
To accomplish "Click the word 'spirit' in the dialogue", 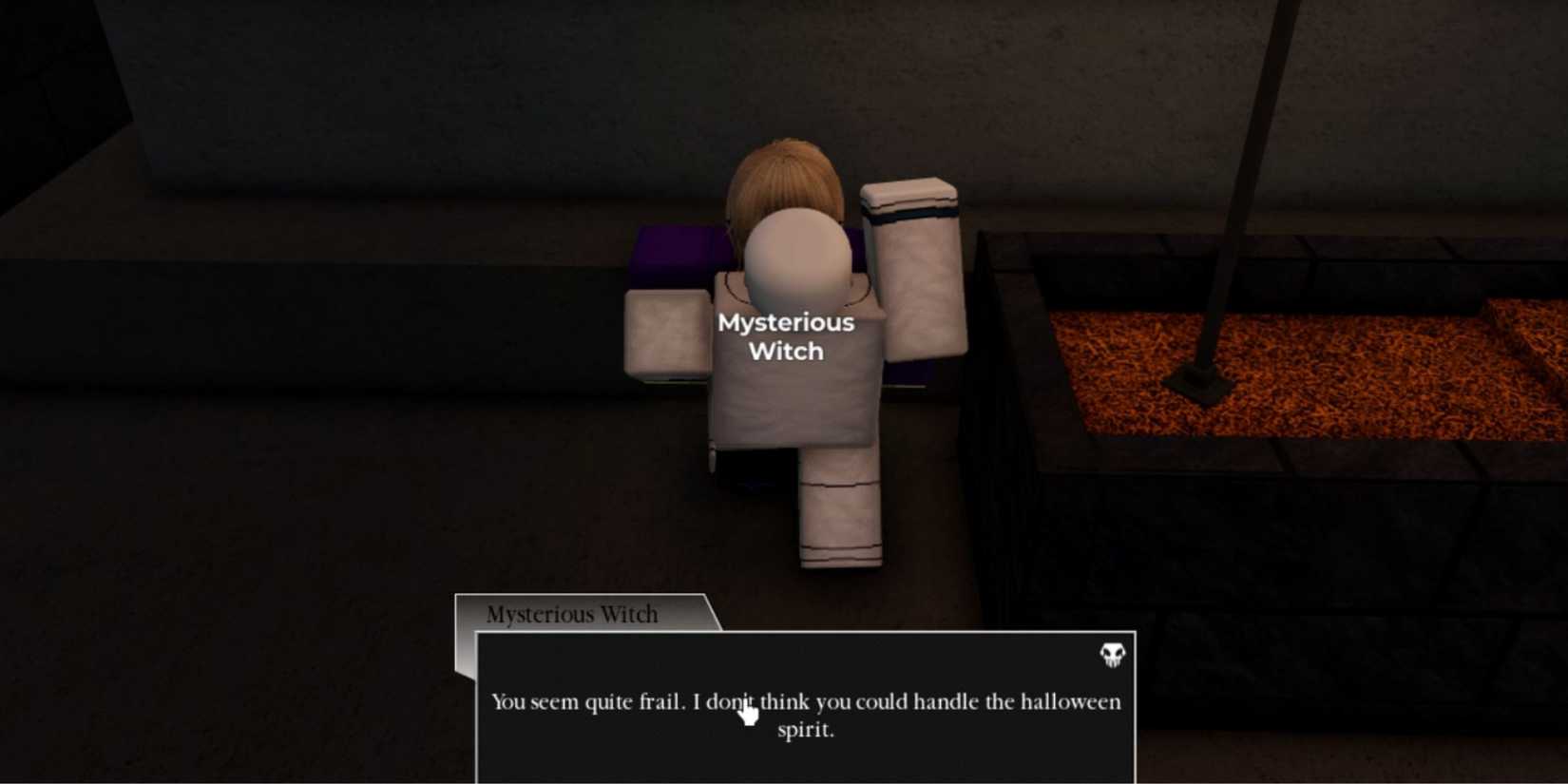I will pos(803,732).
